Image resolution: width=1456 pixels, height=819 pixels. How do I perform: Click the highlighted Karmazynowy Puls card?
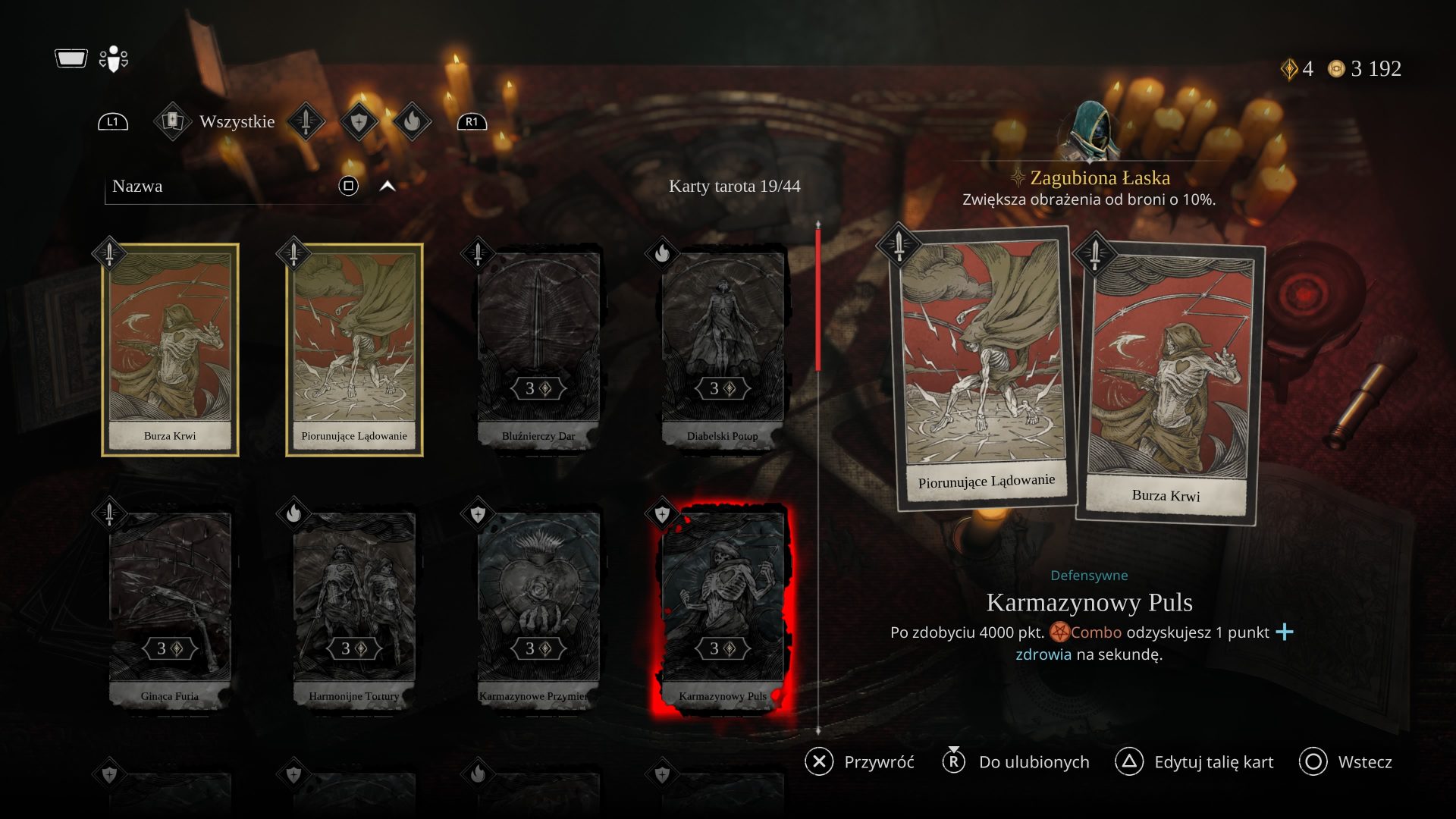[723, 610]
